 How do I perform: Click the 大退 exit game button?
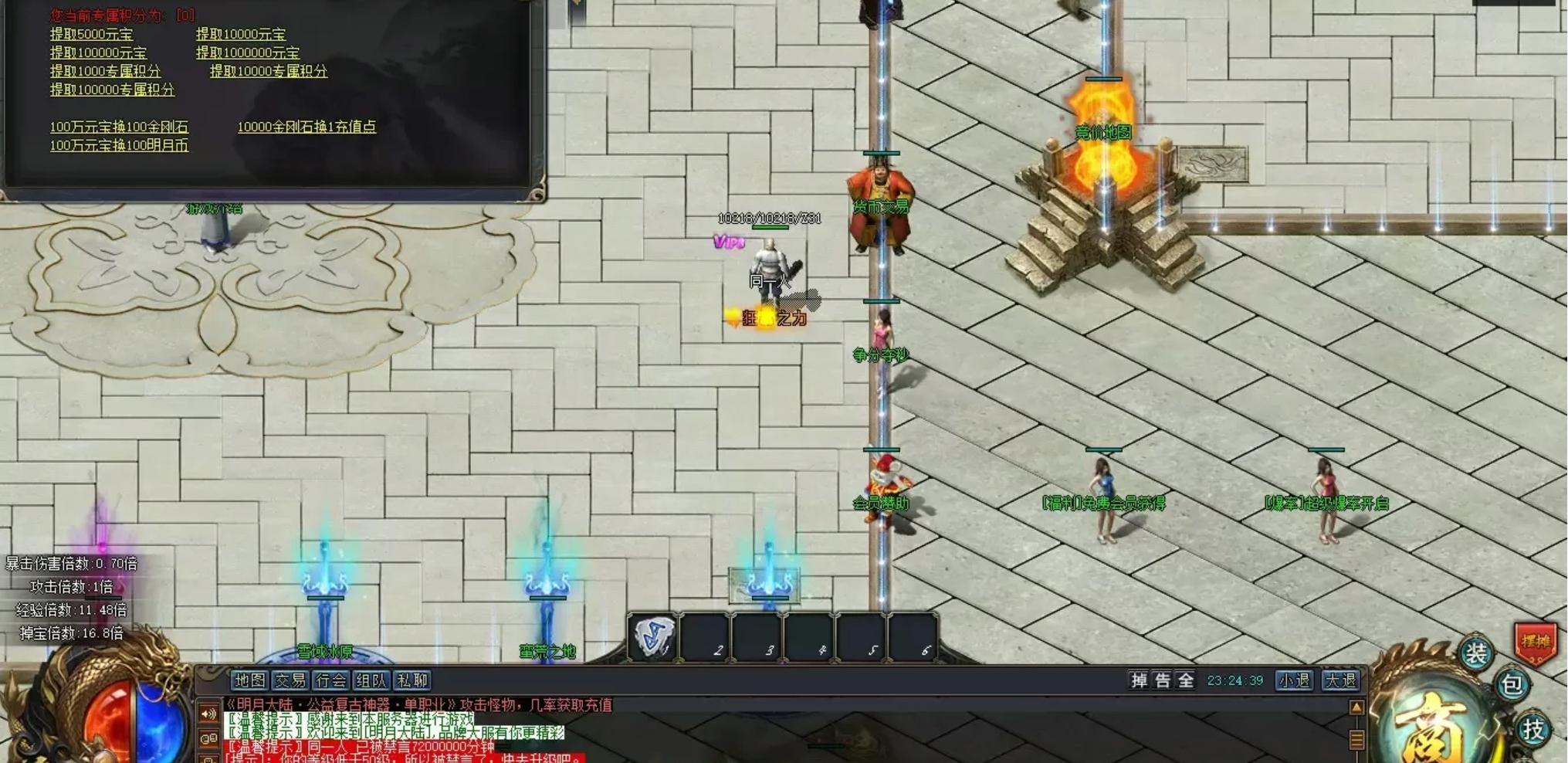click(x=1342, y=679)
